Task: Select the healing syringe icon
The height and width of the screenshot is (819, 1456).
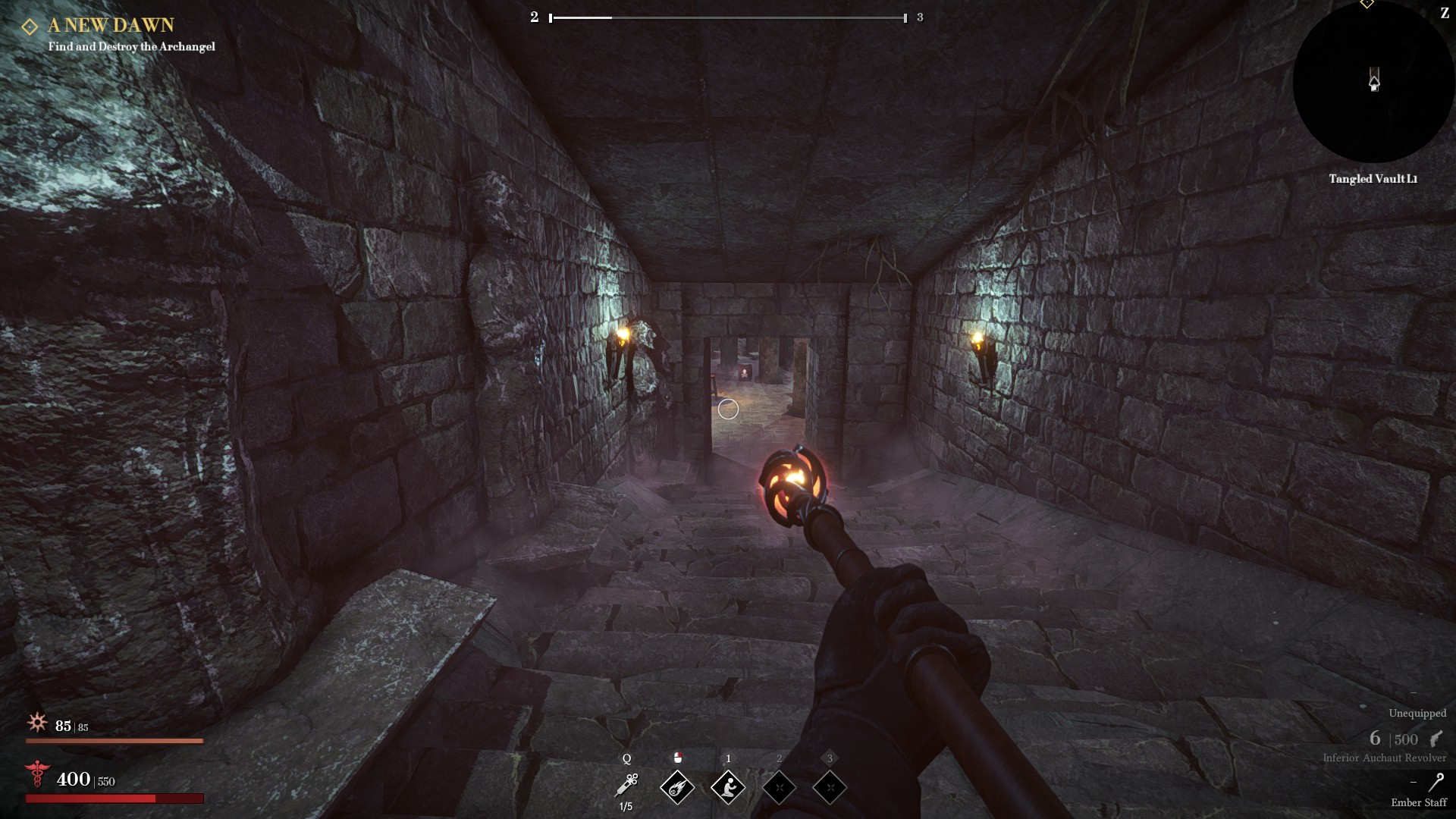Action: (x=627, y=785)
